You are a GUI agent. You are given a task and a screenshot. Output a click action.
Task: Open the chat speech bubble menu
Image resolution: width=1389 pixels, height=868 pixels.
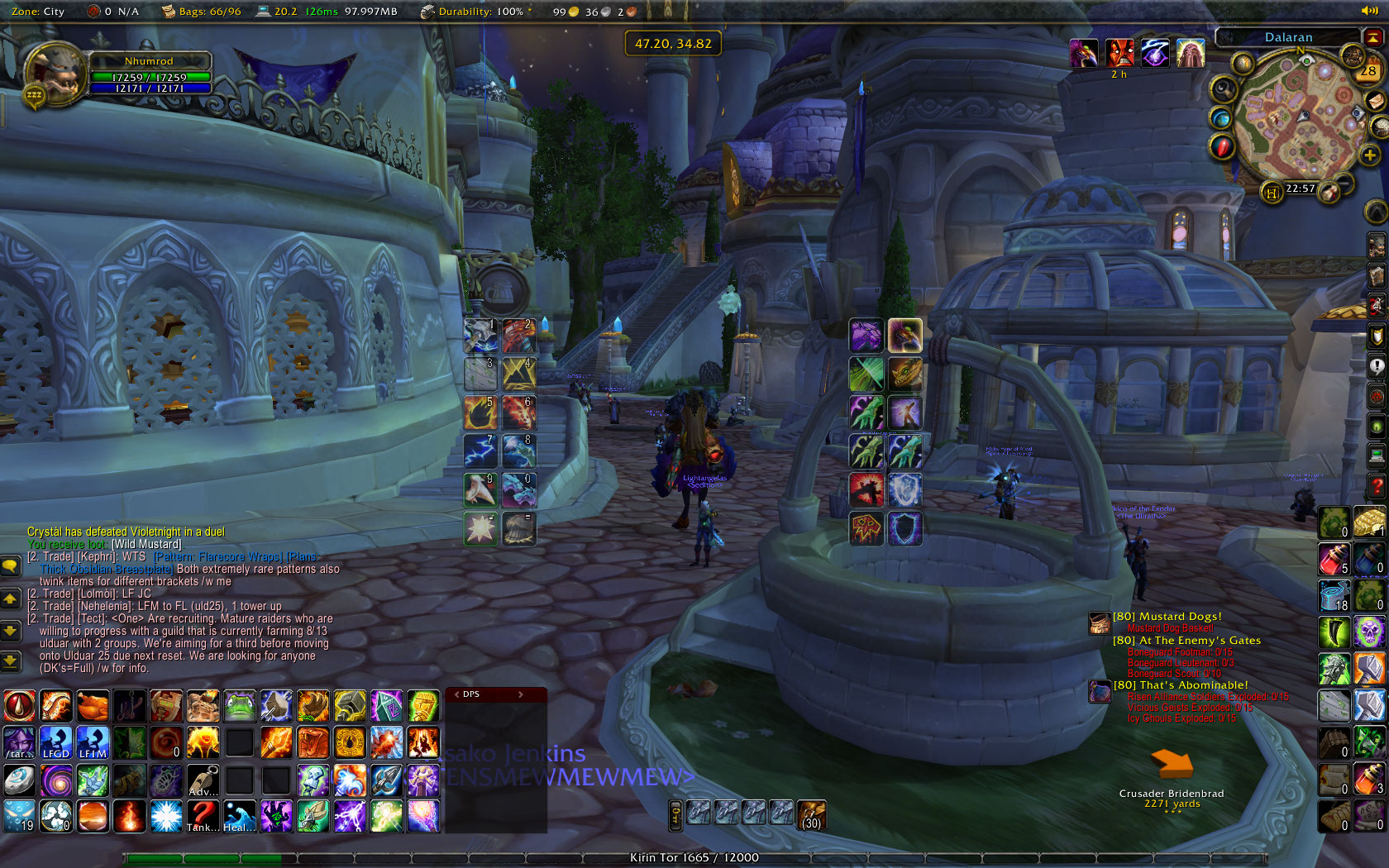point(10,566)
